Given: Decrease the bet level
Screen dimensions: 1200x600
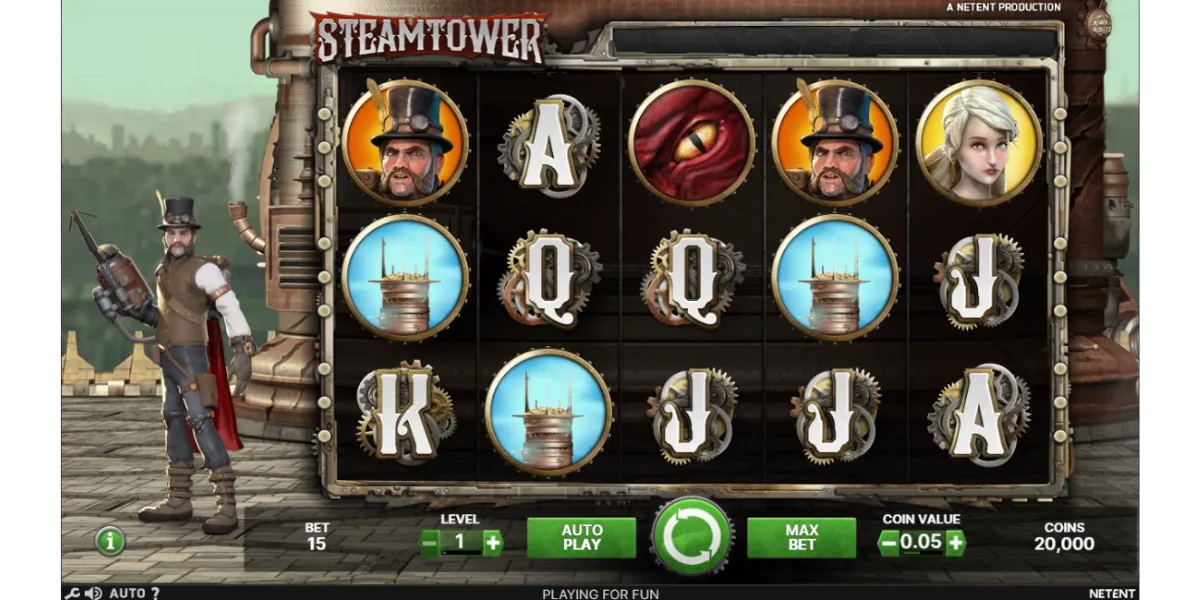Looking at the screenshot, I should (429, 543).
